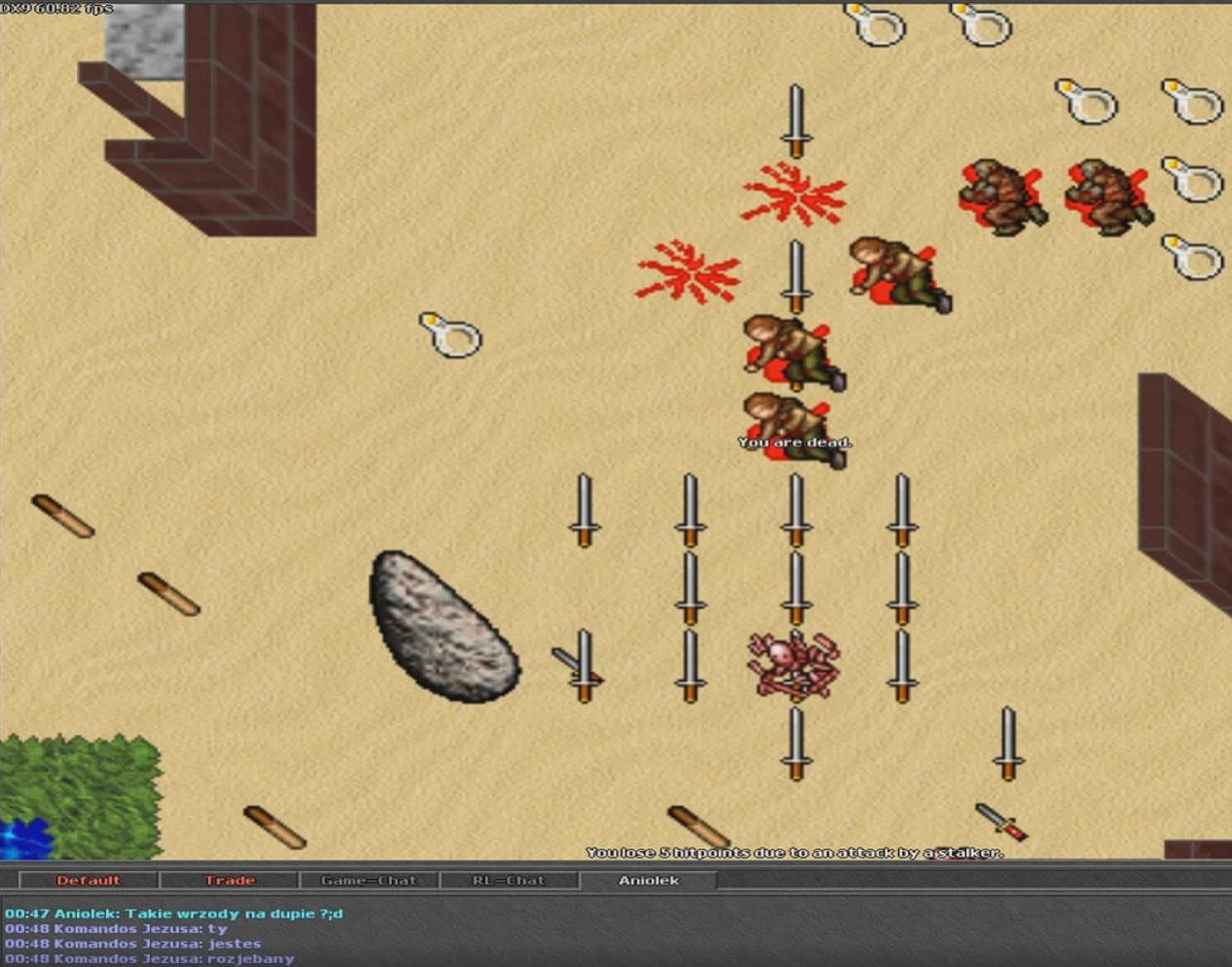Switch to the Default chat tab
Screen dimensions: 1232x967
point(89,880)
